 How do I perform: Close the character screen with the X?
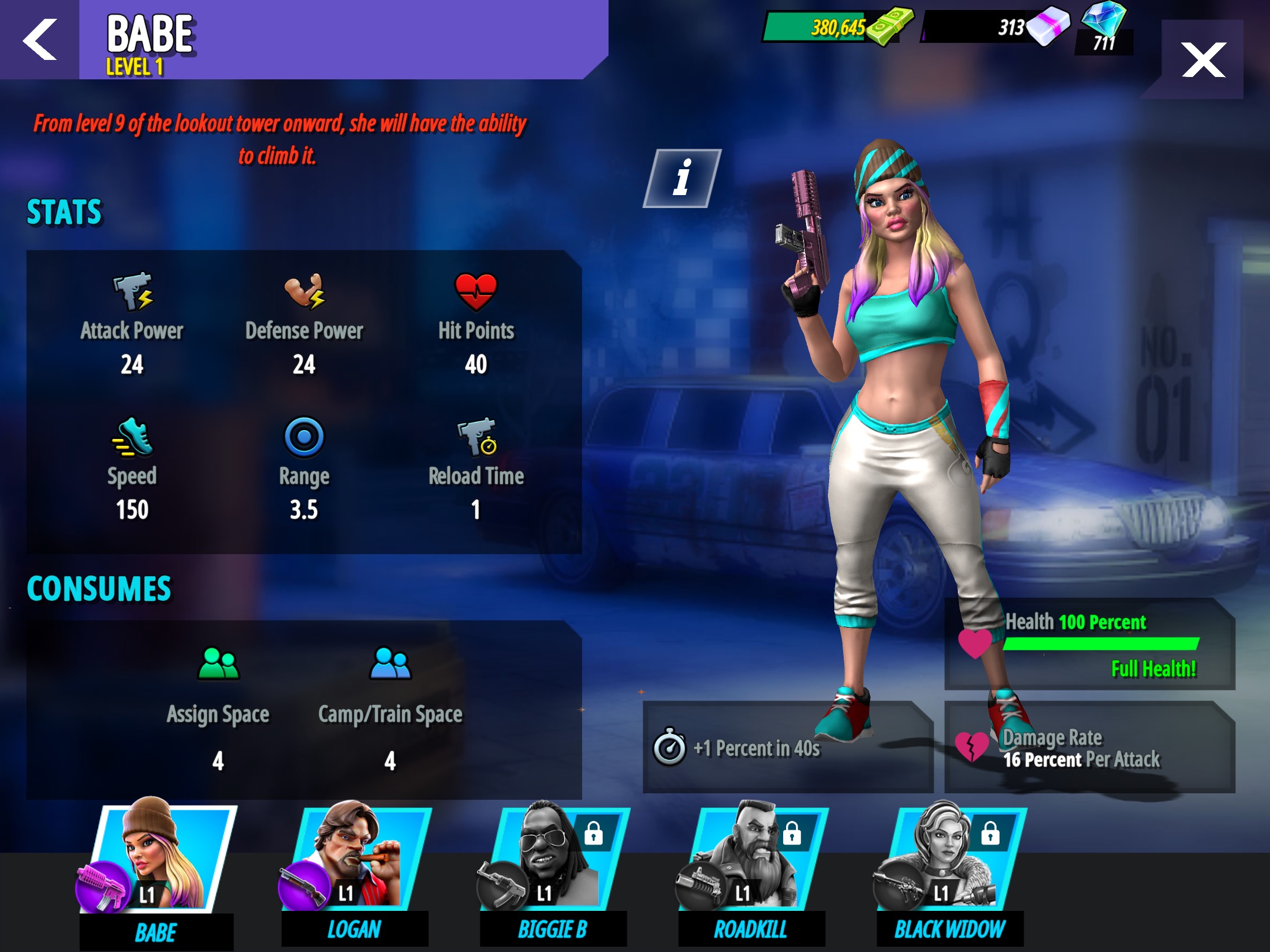click(1203, 59)
